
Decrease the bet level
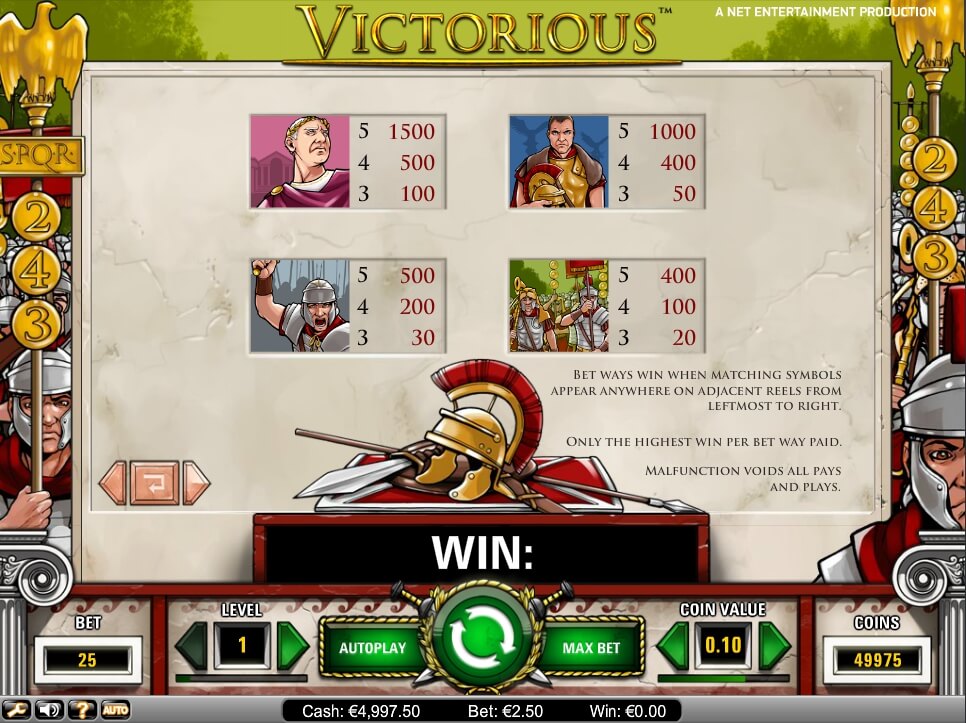click(190, 645)
